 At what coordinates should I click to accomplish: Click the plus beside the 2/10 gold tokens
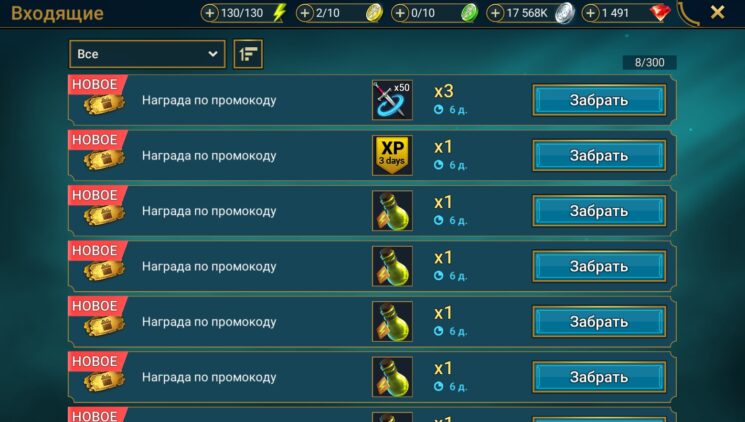pyautogui.click(x=305, y=13)
